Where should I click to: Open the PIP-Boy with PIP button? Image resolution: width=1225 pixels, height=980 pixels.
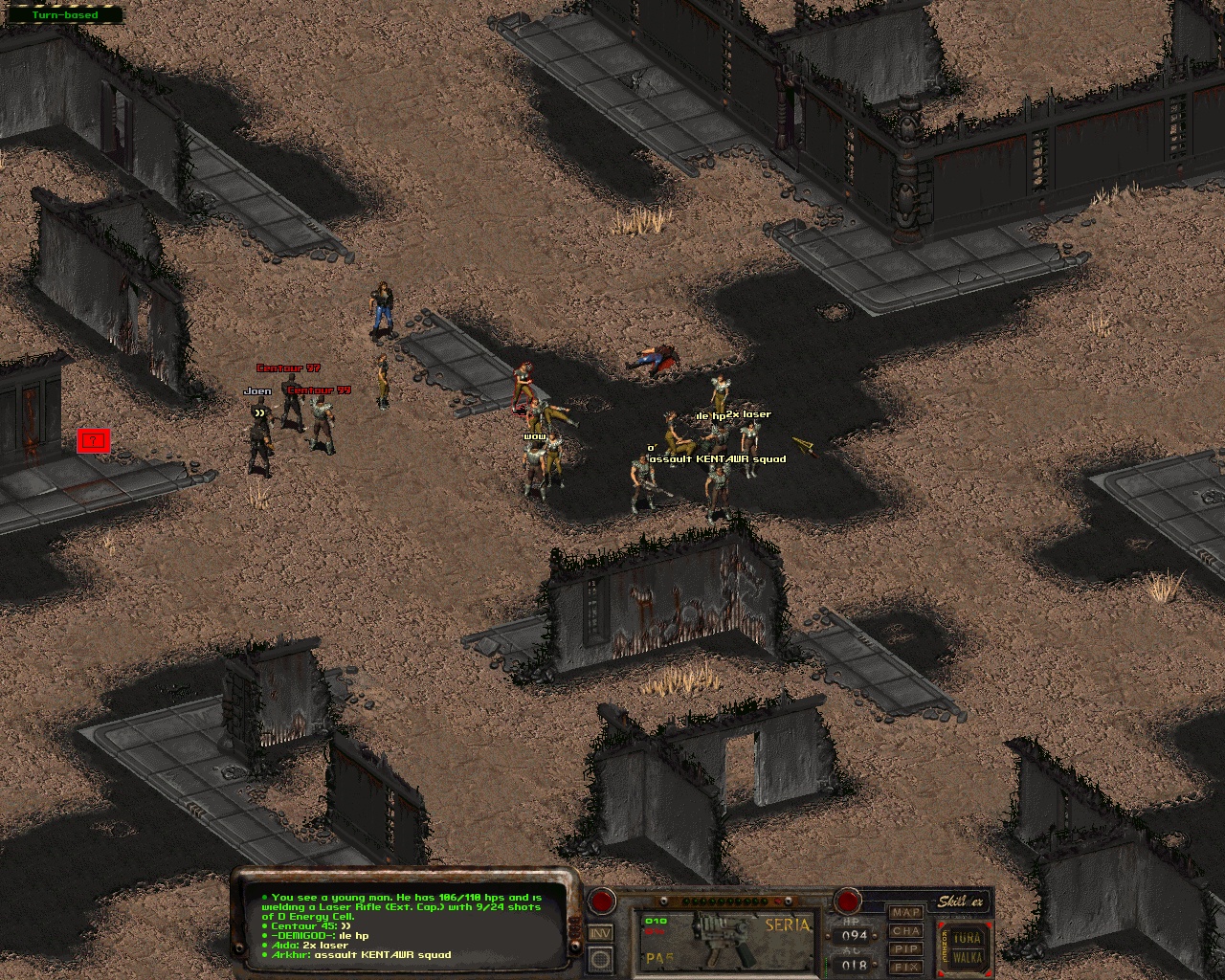tap(905, 949)
